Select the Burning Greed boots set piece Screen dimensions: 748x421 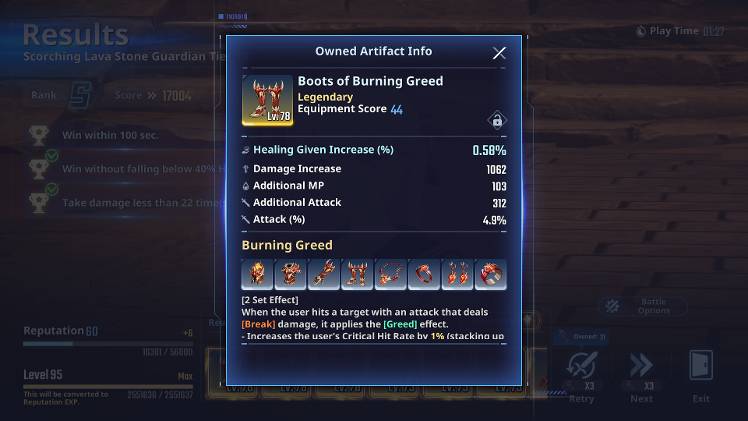pyautogui.click(x=357, y=273)
